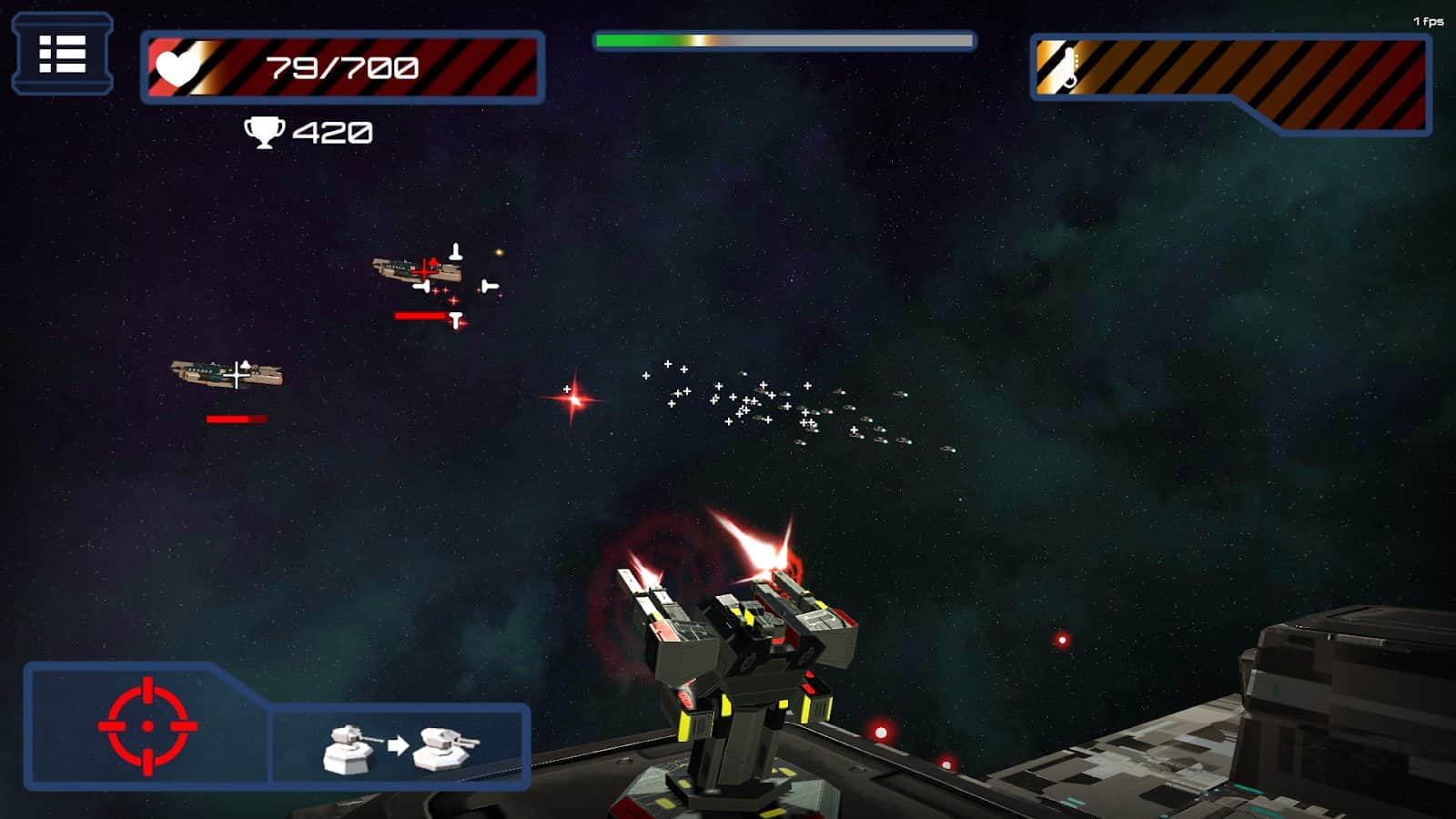1456x819 pixels.
Task: Tap the red crosshair fire button
Action: click(x=148, y=725)
